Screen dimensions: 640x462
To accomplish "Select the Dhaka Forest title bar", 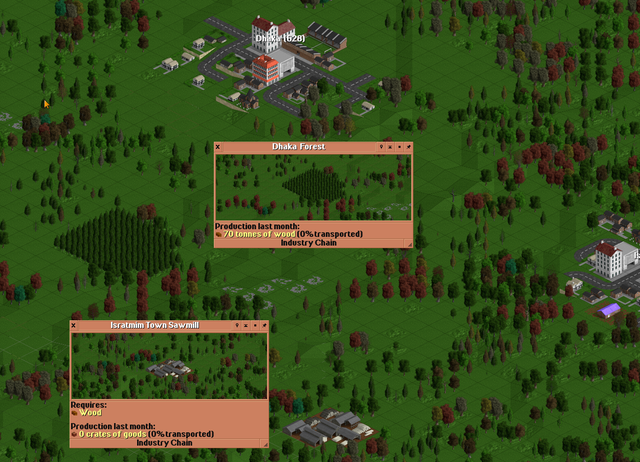I will [298, 147].
